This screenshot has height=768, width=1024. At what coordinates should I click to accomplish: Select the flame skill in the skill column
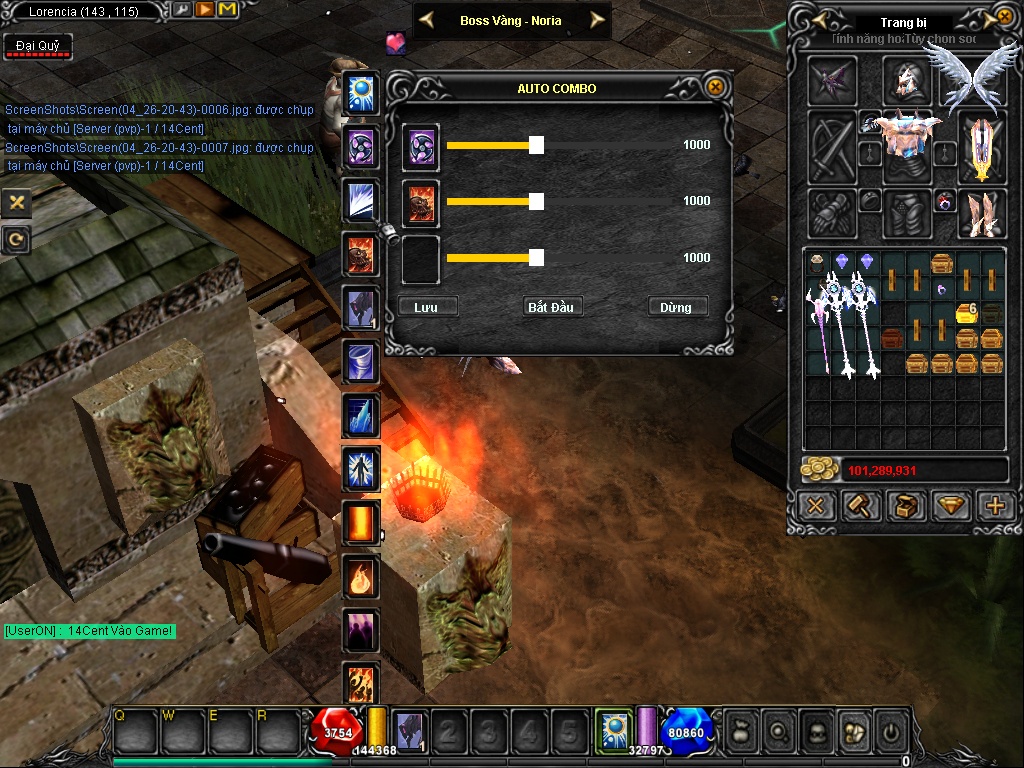pos(360,577)
